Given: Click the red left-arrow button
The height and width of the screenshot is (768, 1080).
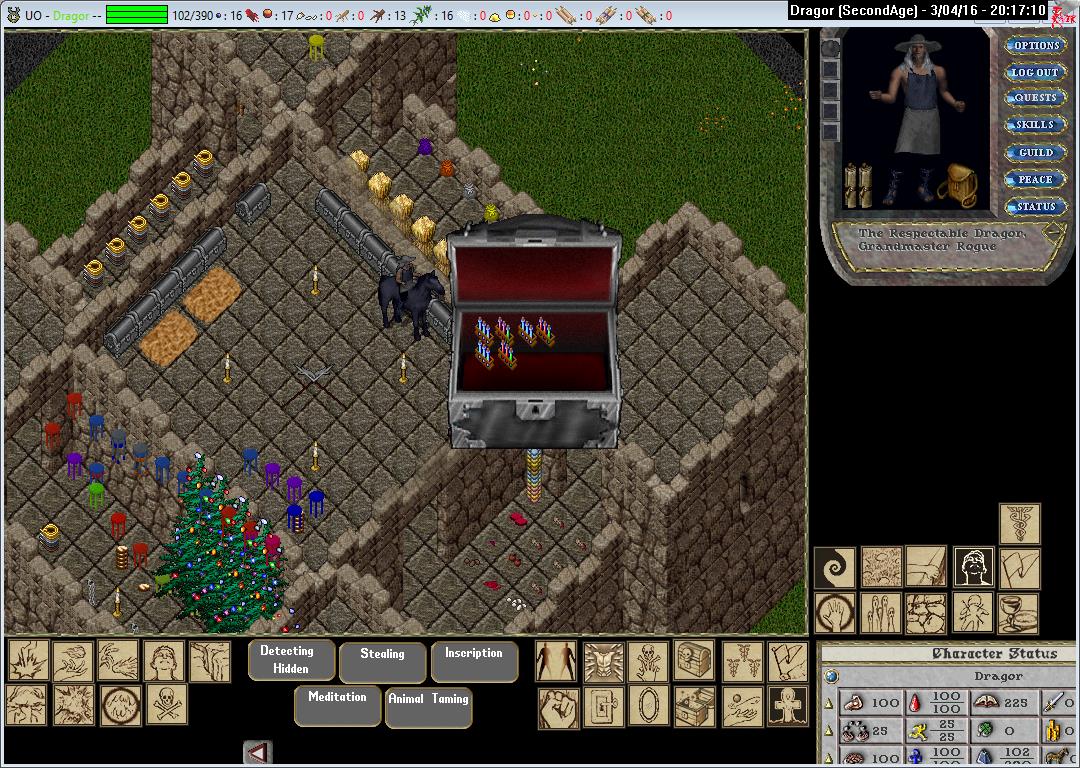Looking at the screenshot, I should coord(258,752).
